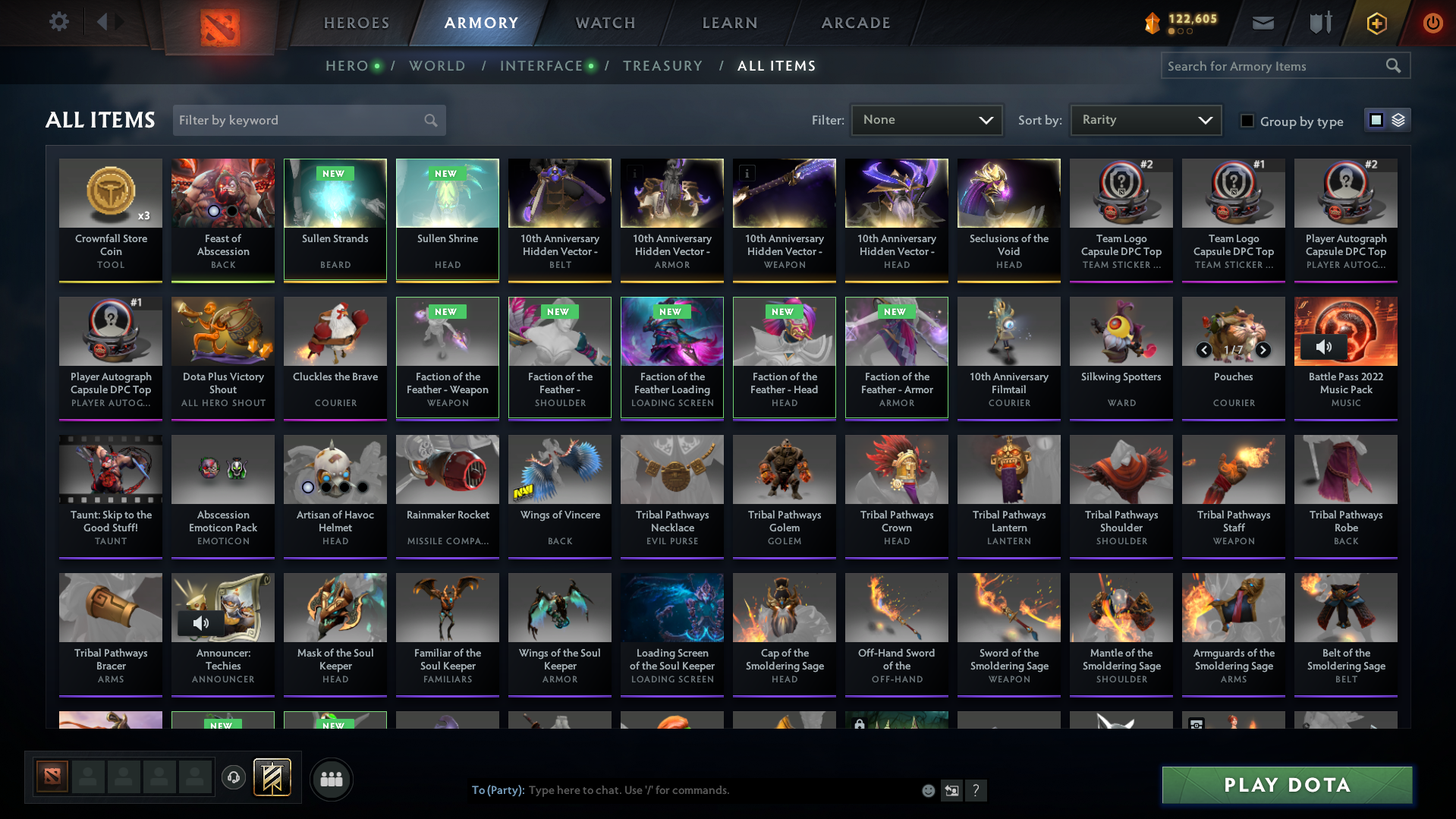Image resolution: width=1456 pixels, height=819 pixels.
Task: Preview the Battle Pass 2022 Music Pack speaker icon
Action: coord(1325,347)
